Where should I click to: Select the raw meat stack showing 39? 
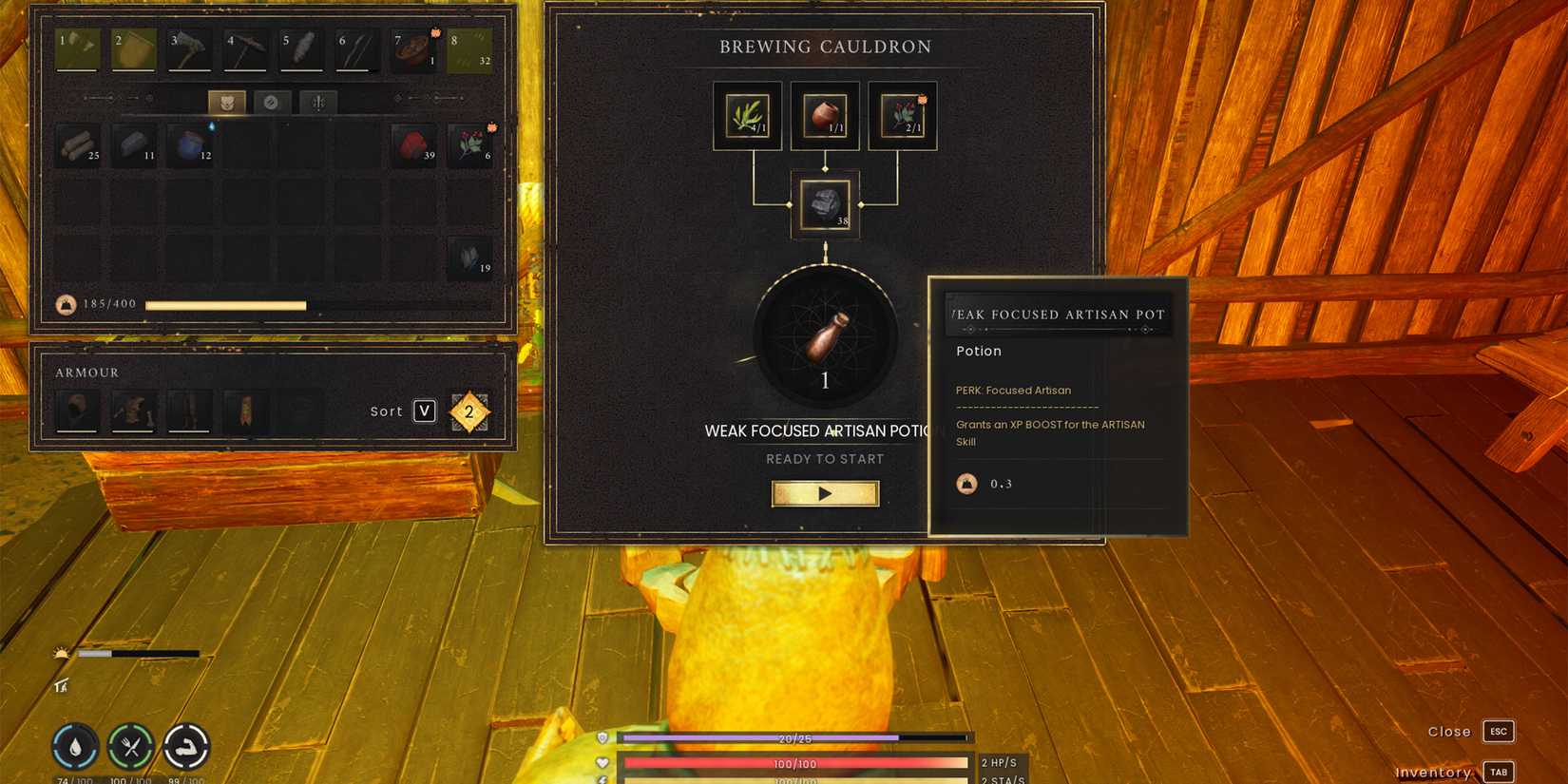tap(414, 146)
